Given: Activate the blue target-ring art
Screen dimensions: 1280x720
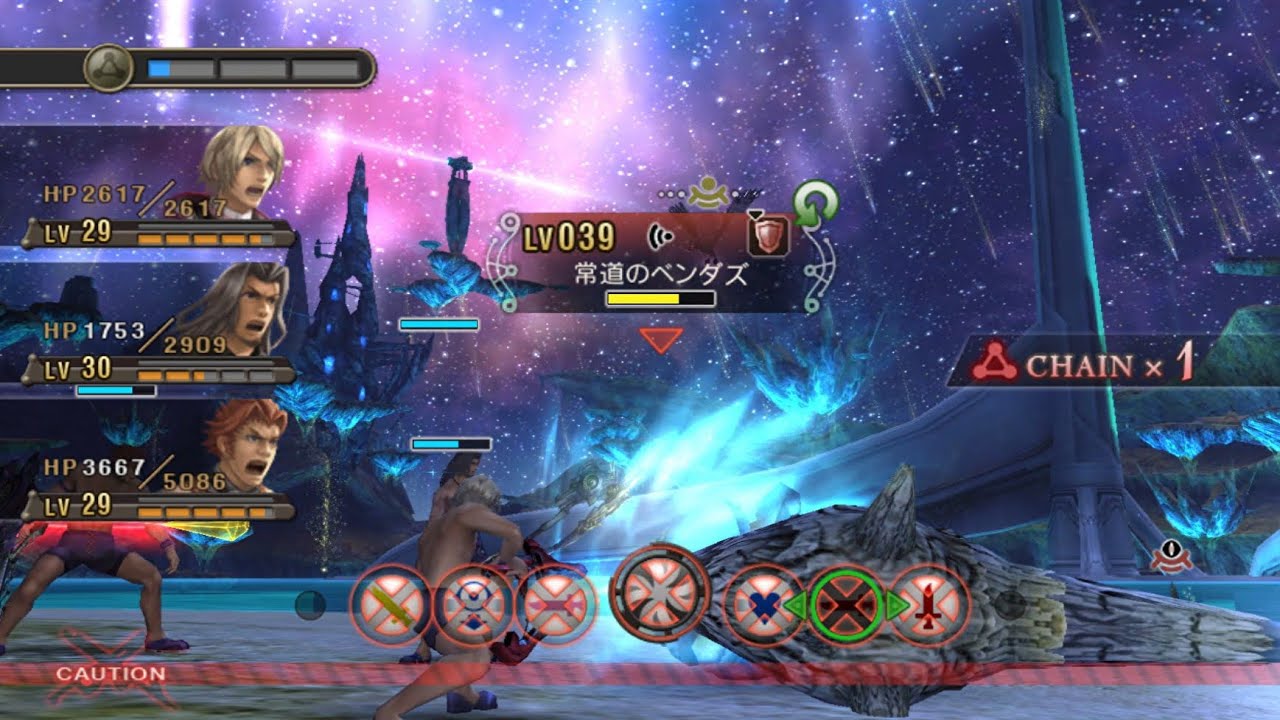Looking at the screenshot, I should tap(474, 606).
